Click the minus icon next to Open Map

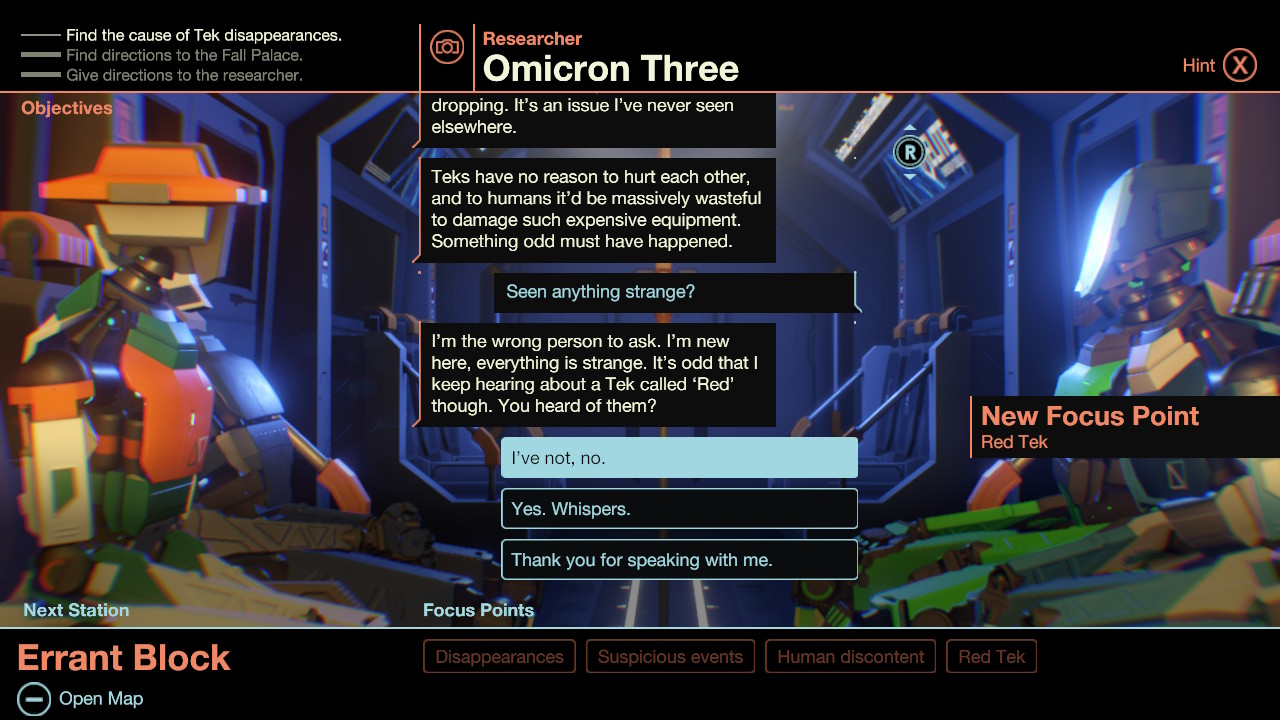pos(36,698)
